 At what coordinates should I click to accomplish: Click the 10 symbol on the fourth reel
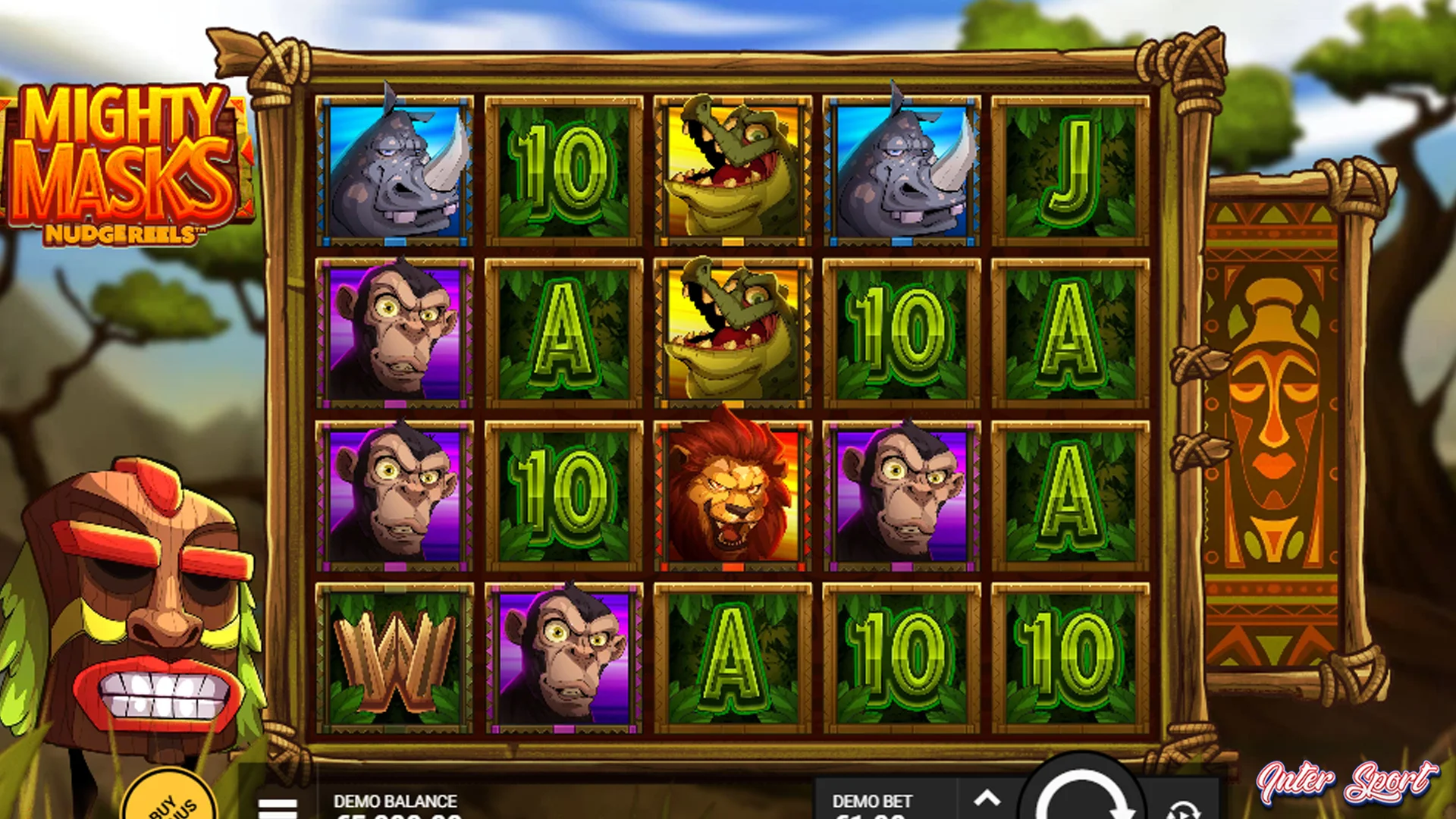coord(899,330)
